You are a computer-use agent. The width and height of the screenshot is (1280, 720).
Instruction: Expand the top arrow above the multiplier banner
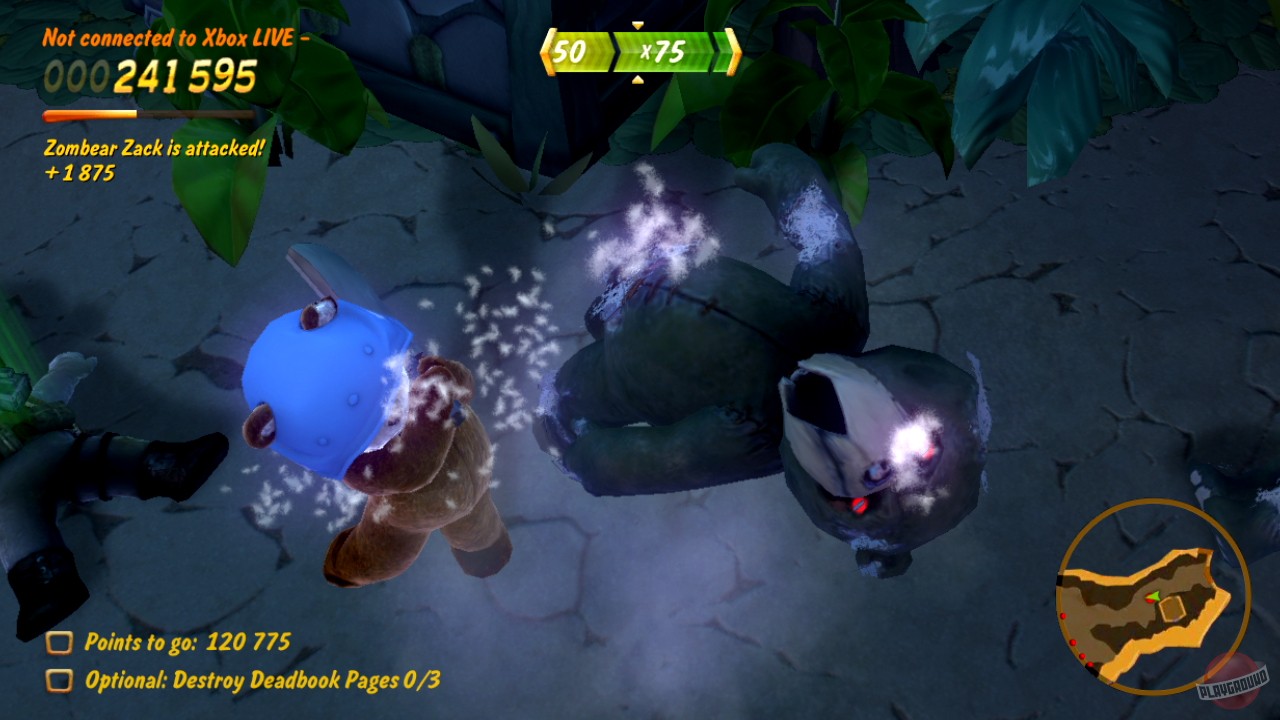coord(637,27)
